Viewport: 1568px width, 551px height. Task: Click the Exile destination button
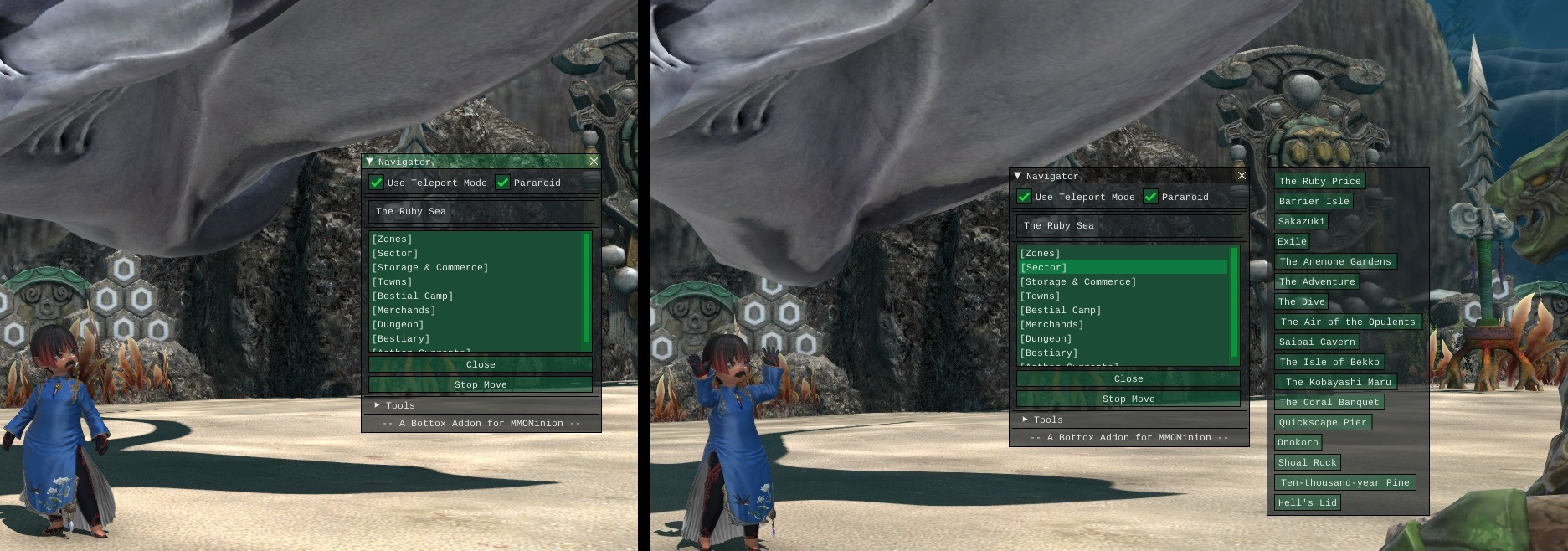(1292, 241)
